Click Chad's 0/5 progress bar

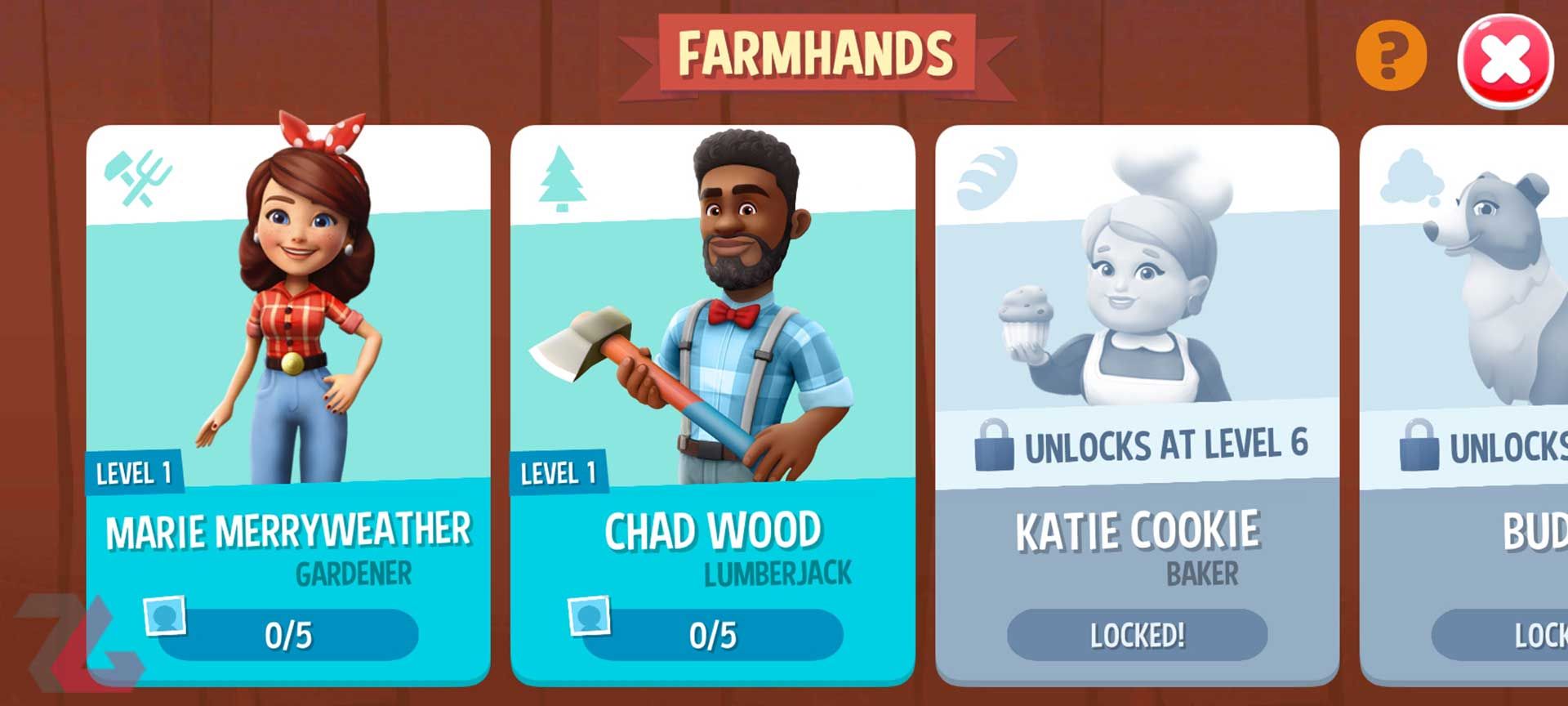[x=716, y=632]
